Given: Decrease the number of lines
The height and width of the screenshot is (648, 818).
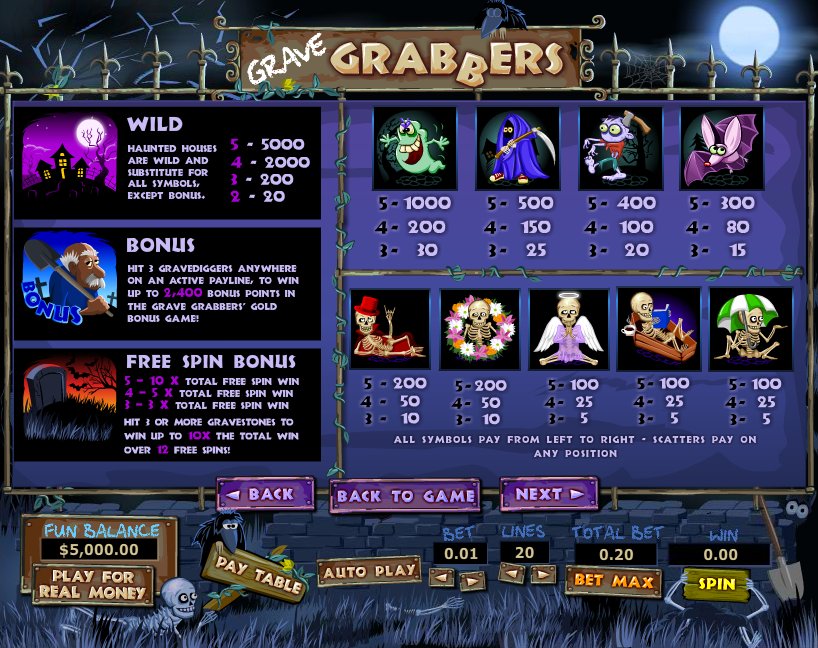Looking at the screenshot, I should pyautogui.click(x=512, y=575).
